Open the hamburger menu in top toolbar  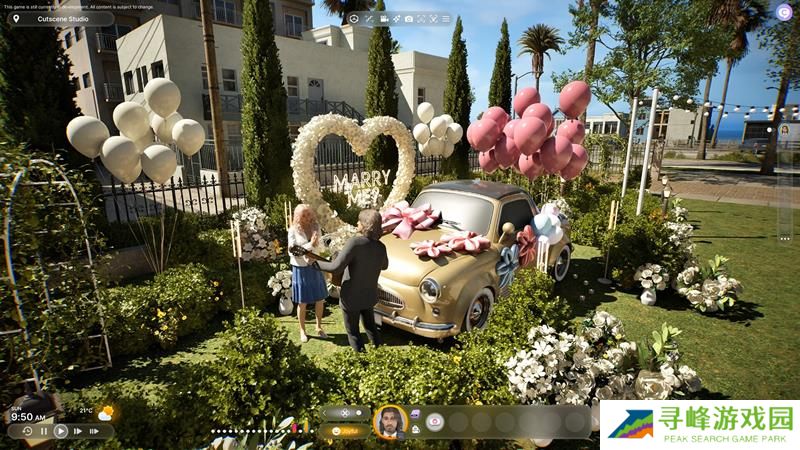446,19
